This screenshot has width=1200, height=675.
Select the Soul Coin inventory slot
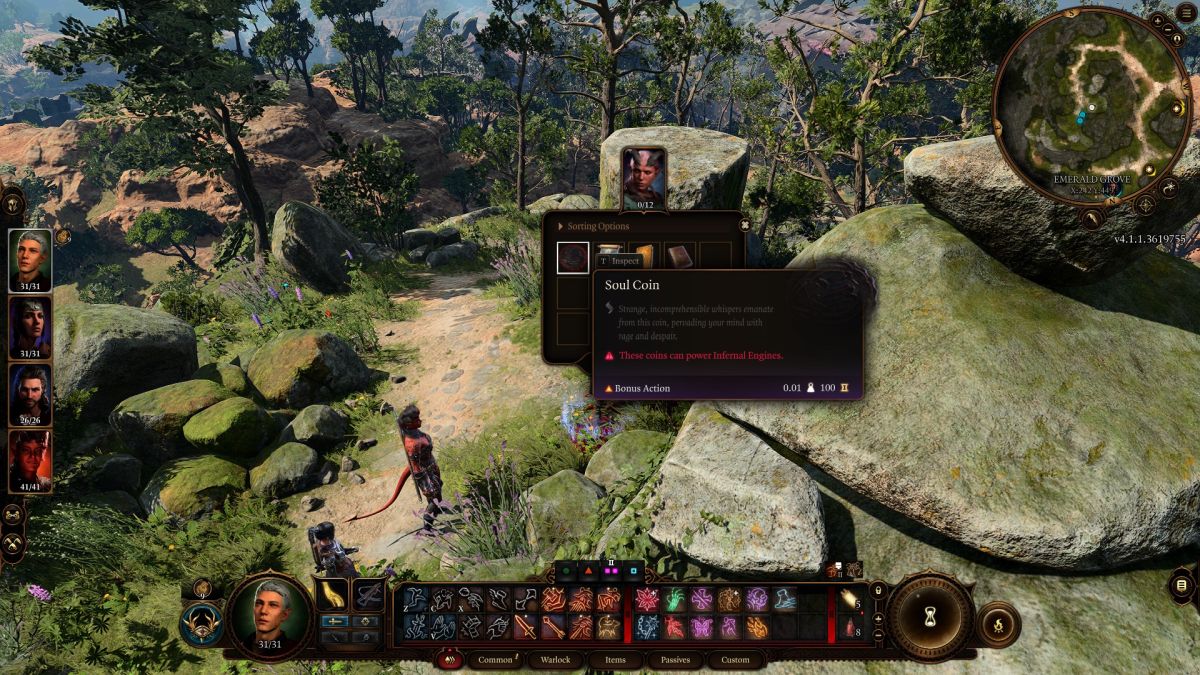(573, 258)
